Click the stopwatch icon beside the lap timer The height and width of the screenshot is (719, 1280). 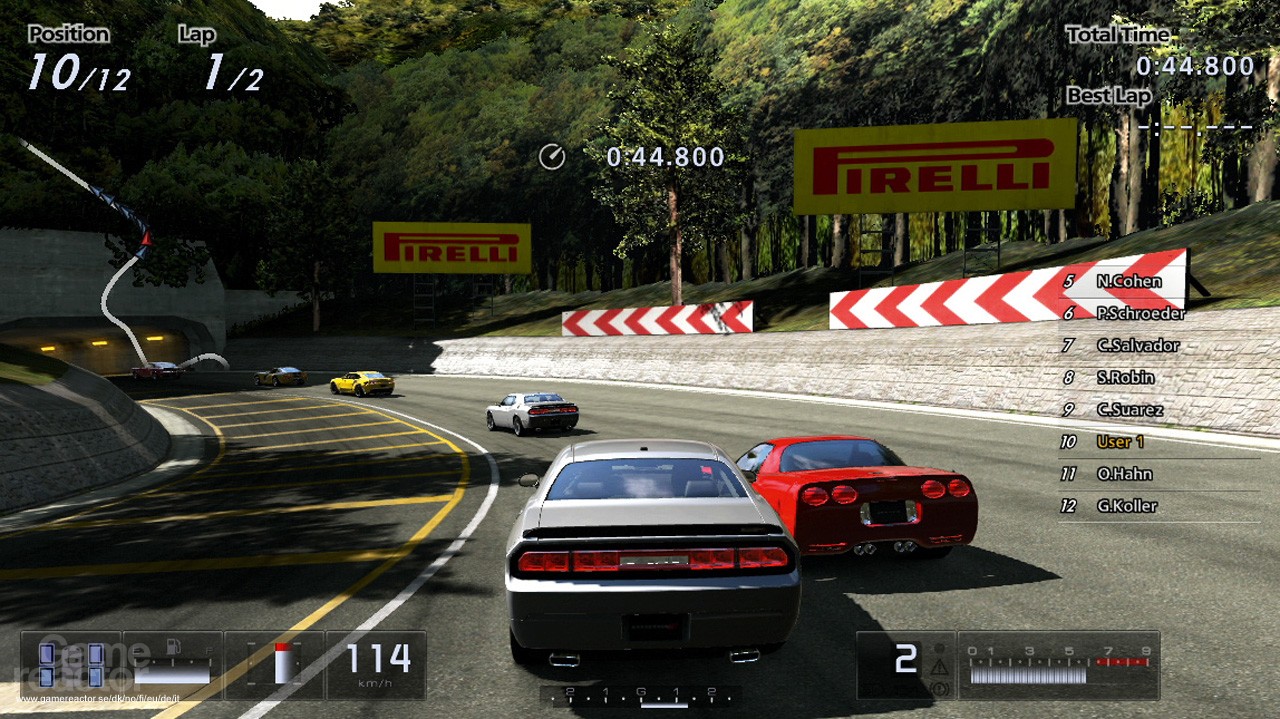coord(552,157)
